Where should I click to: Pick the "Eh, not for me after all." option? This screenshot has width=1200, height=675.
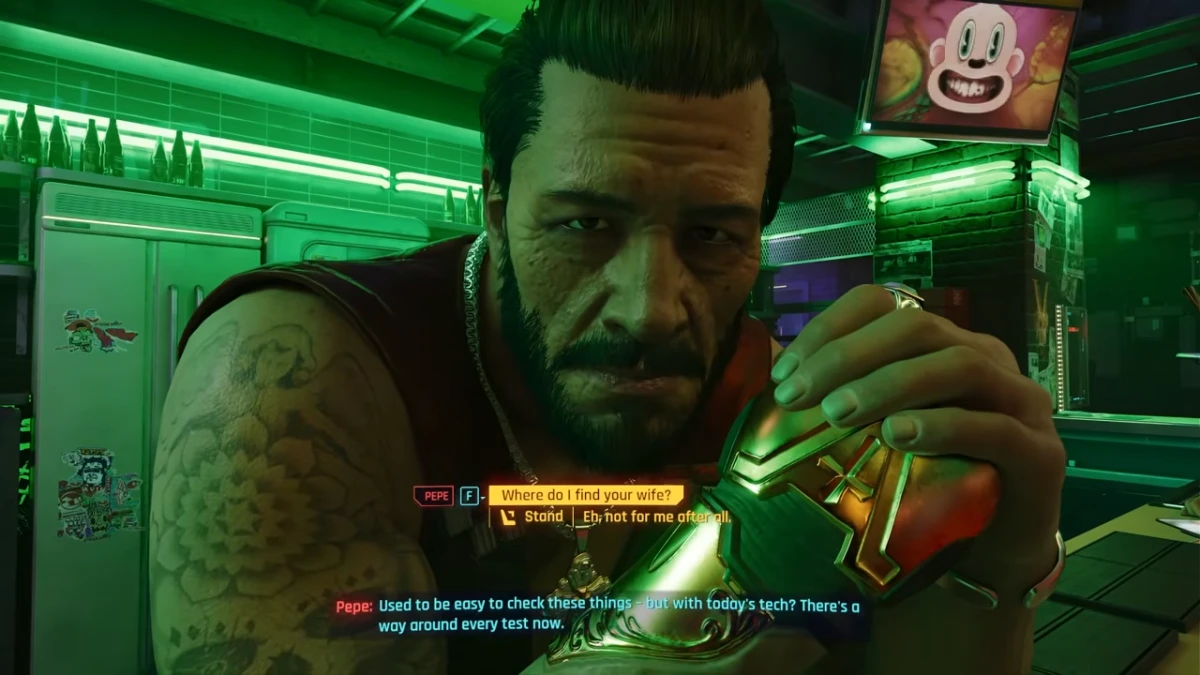(655, 517)
